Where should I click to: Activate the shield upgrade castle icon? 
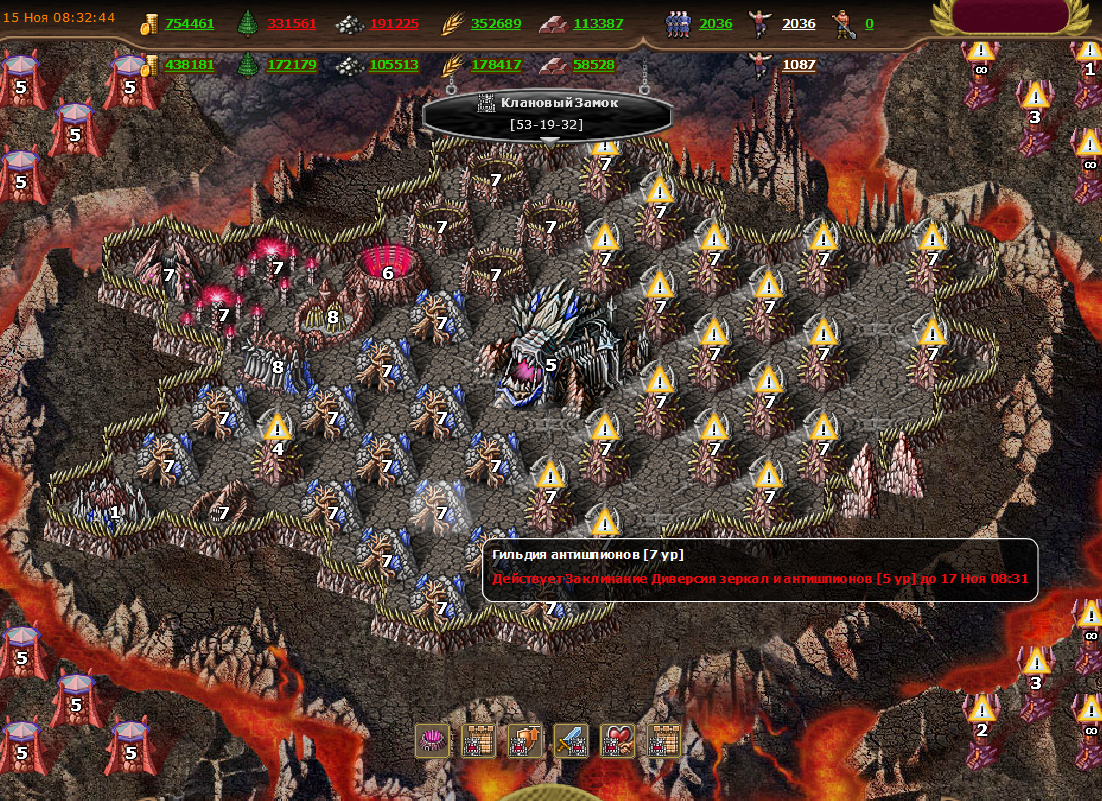click(x=525, y=741)
